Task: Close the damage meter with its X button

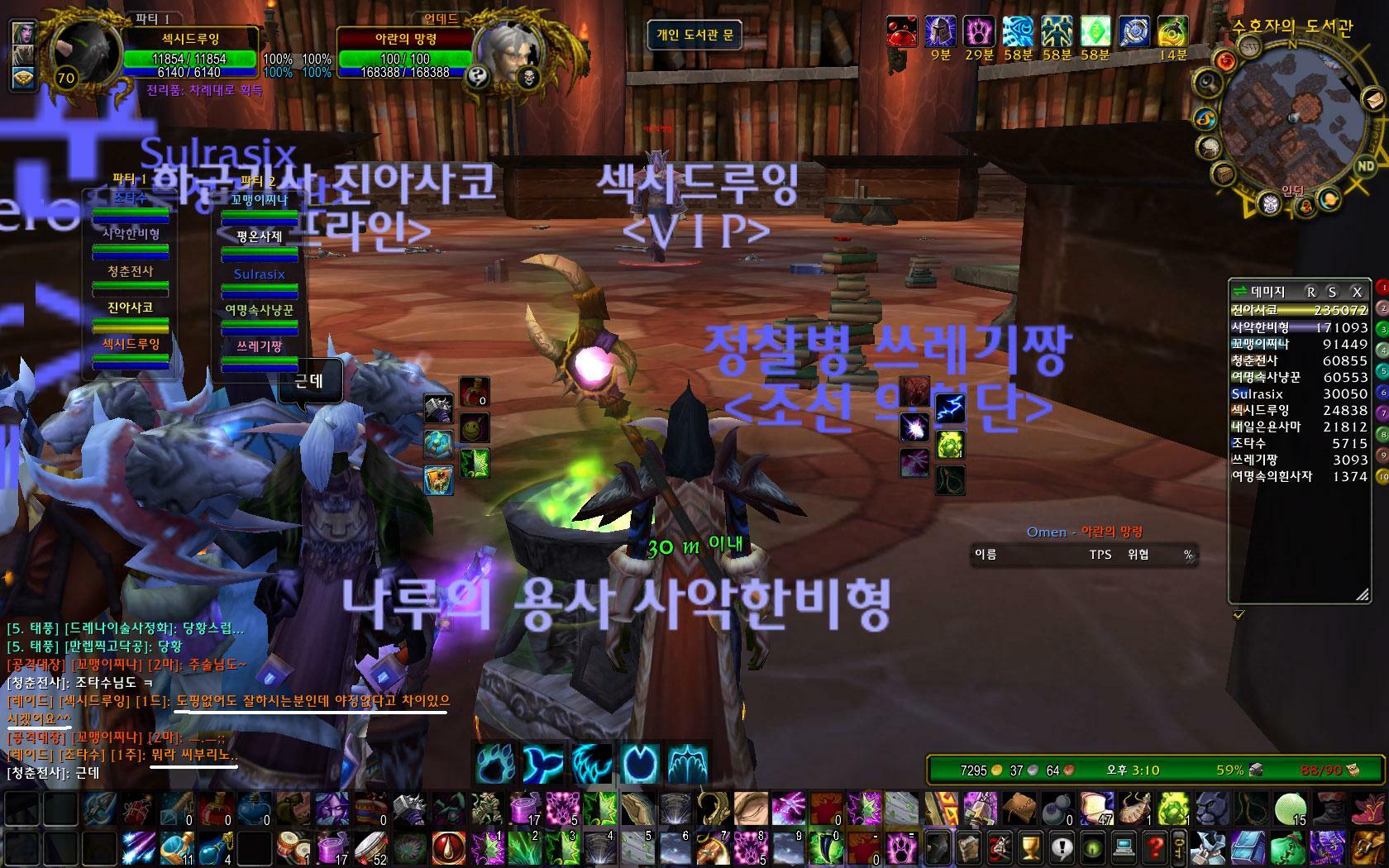Action: tap(1356, 291)
